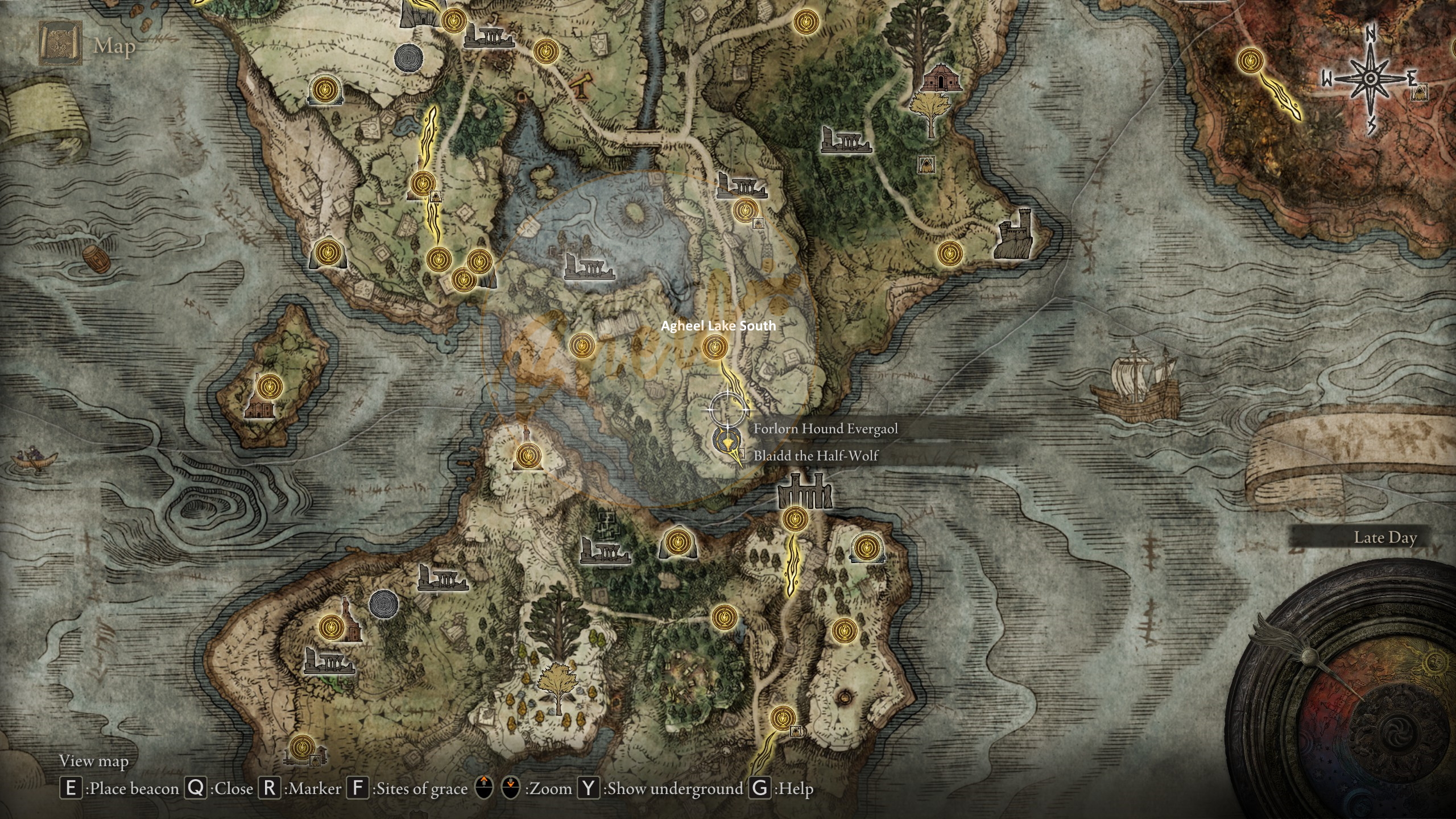
Task: Choose the site of grace below the Bridge of Sacrifice
Action: pos(795,519)
